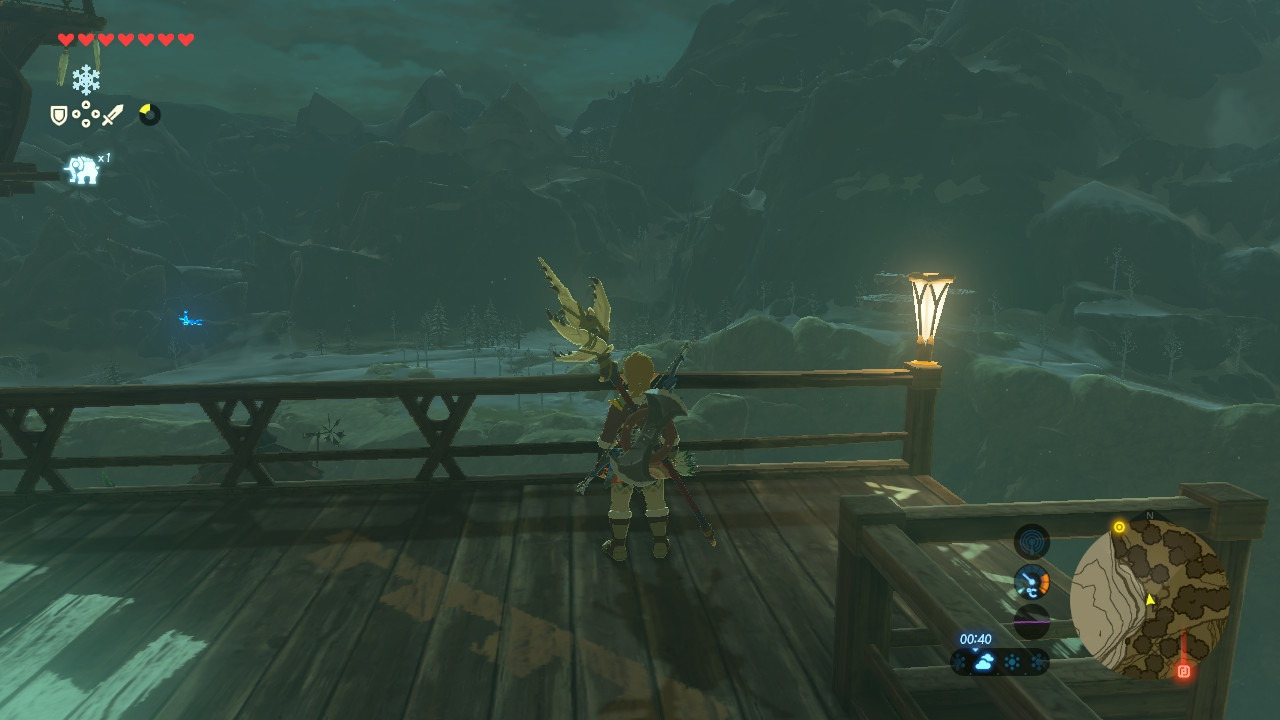This screenshot has height=720, width=1280.
Task: Click the red pin marker on minimap
Action: click(x=1184, y=671)
